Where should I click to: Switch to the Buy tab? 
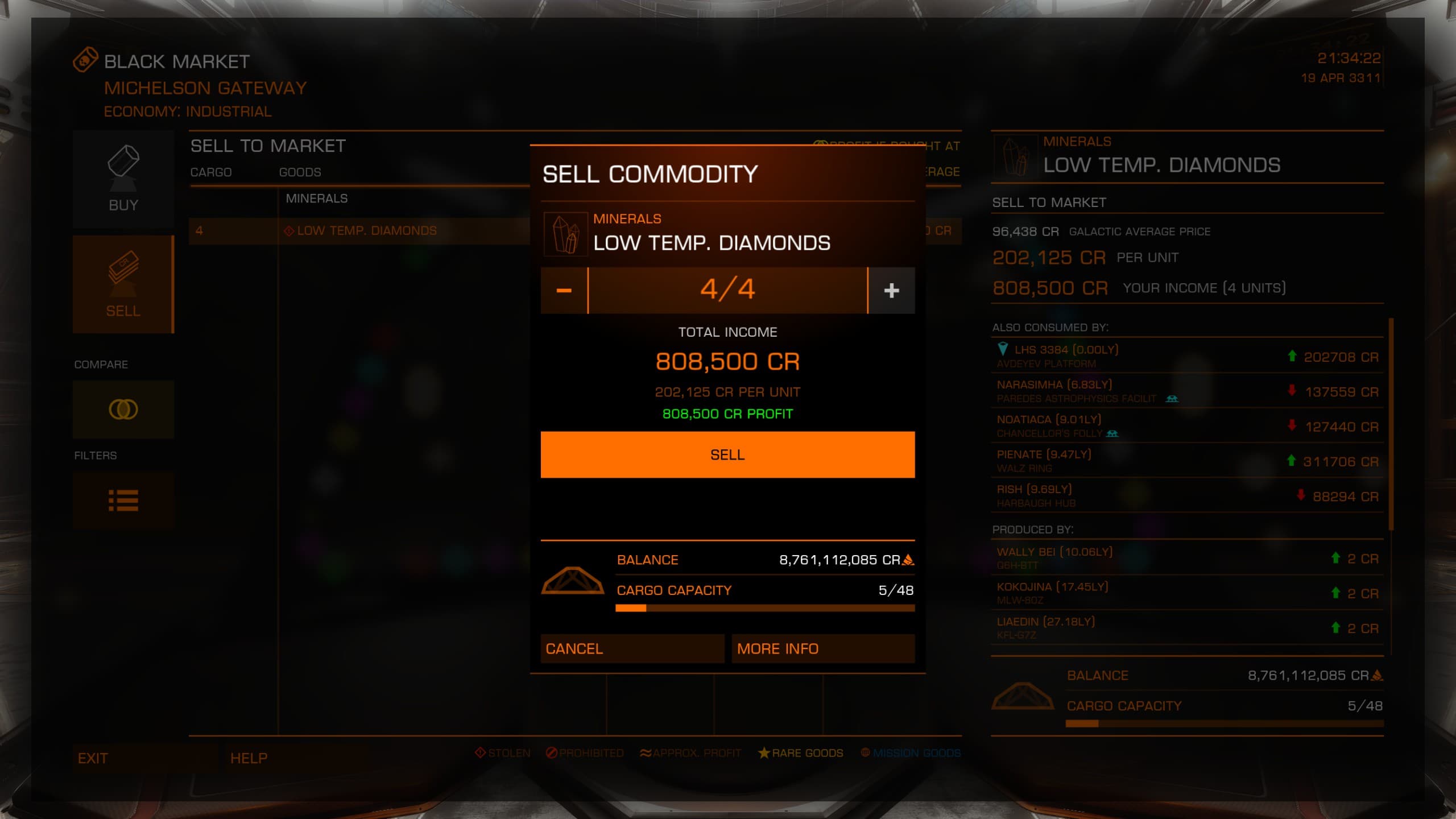[x=123, y=179]
